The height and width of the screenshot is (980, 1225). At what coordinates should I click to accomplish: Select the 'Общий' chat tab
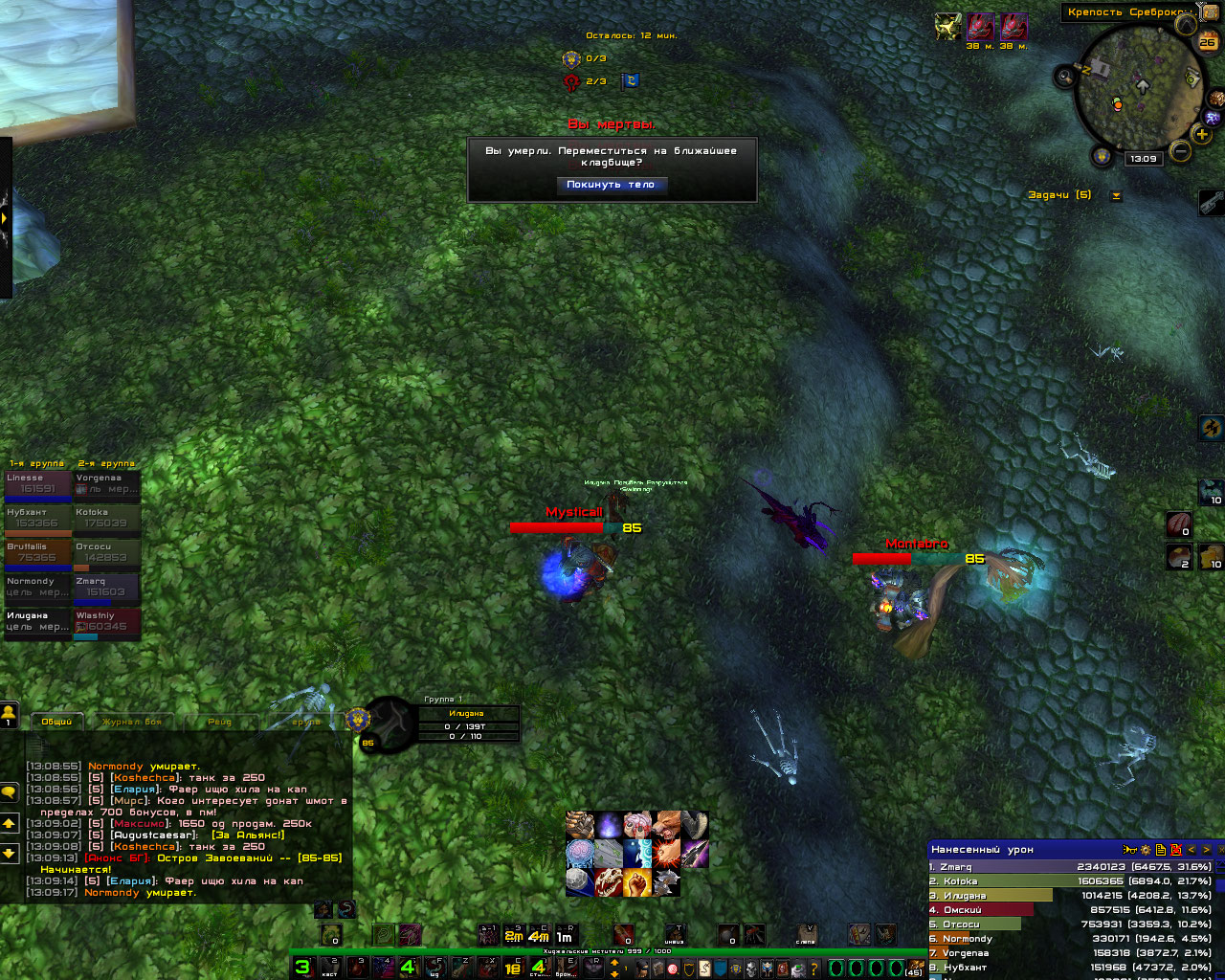[x=56, y=722]
